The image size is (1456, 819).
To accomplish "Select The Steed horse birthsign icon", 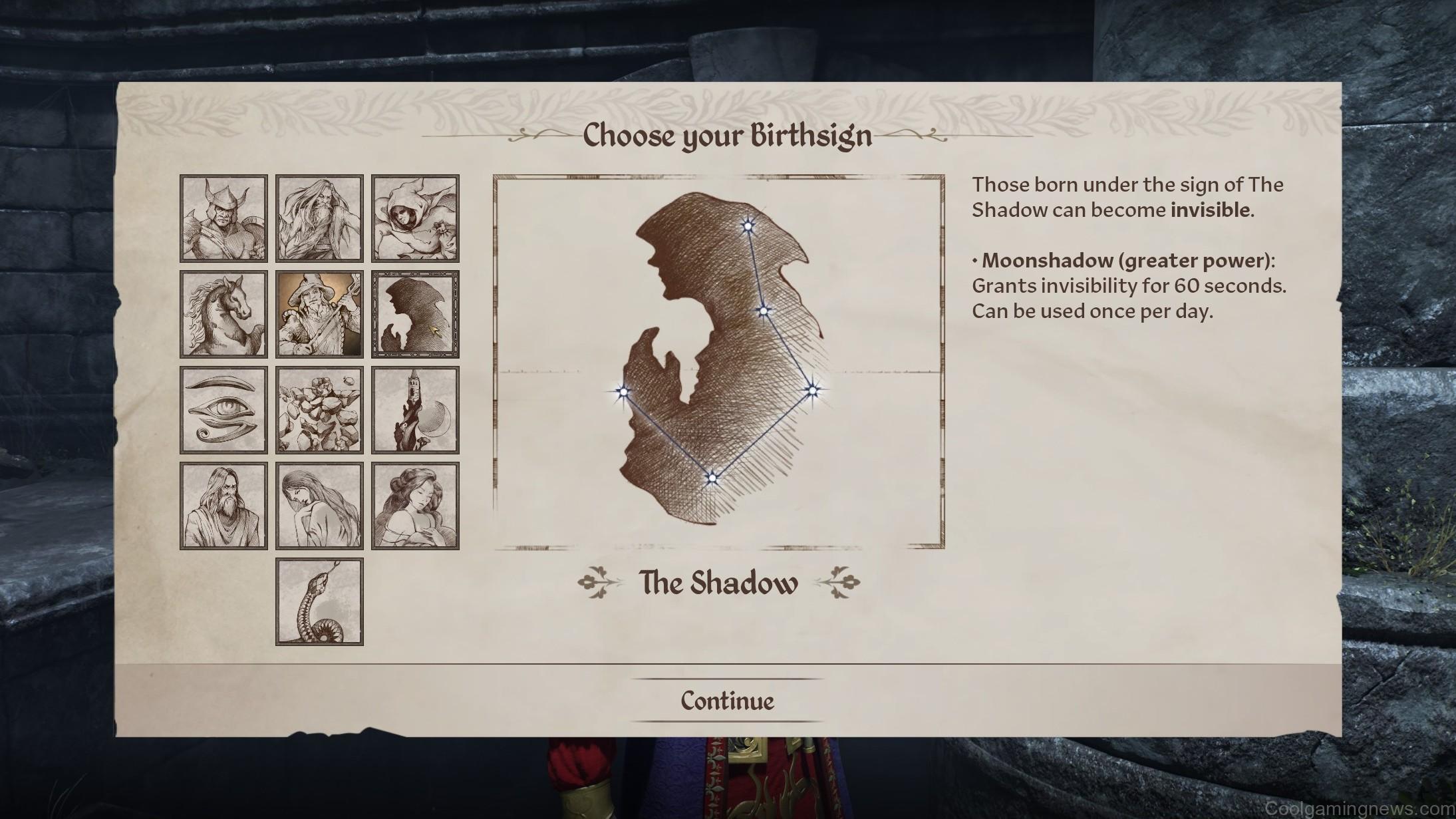I will tap(223, 314).
